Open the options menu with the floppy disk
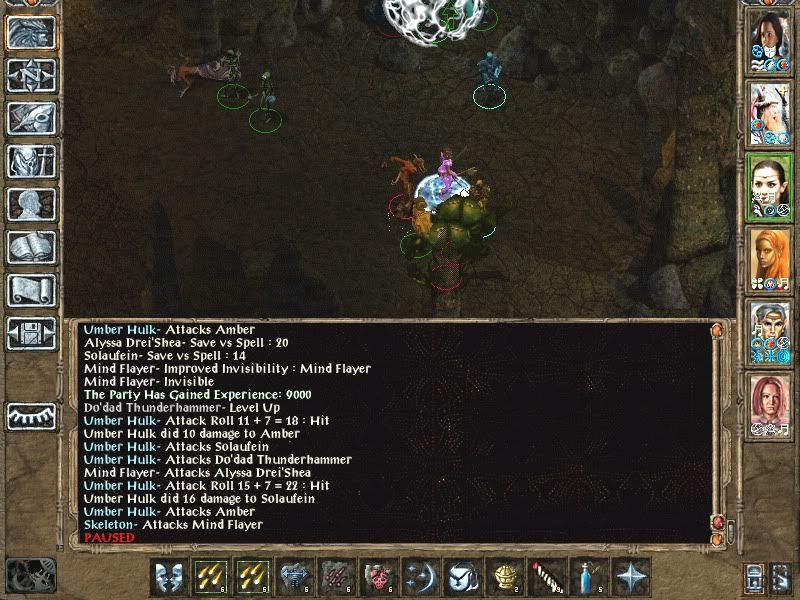The width and height of the screenshot is (800, 600). pos(31,333)
